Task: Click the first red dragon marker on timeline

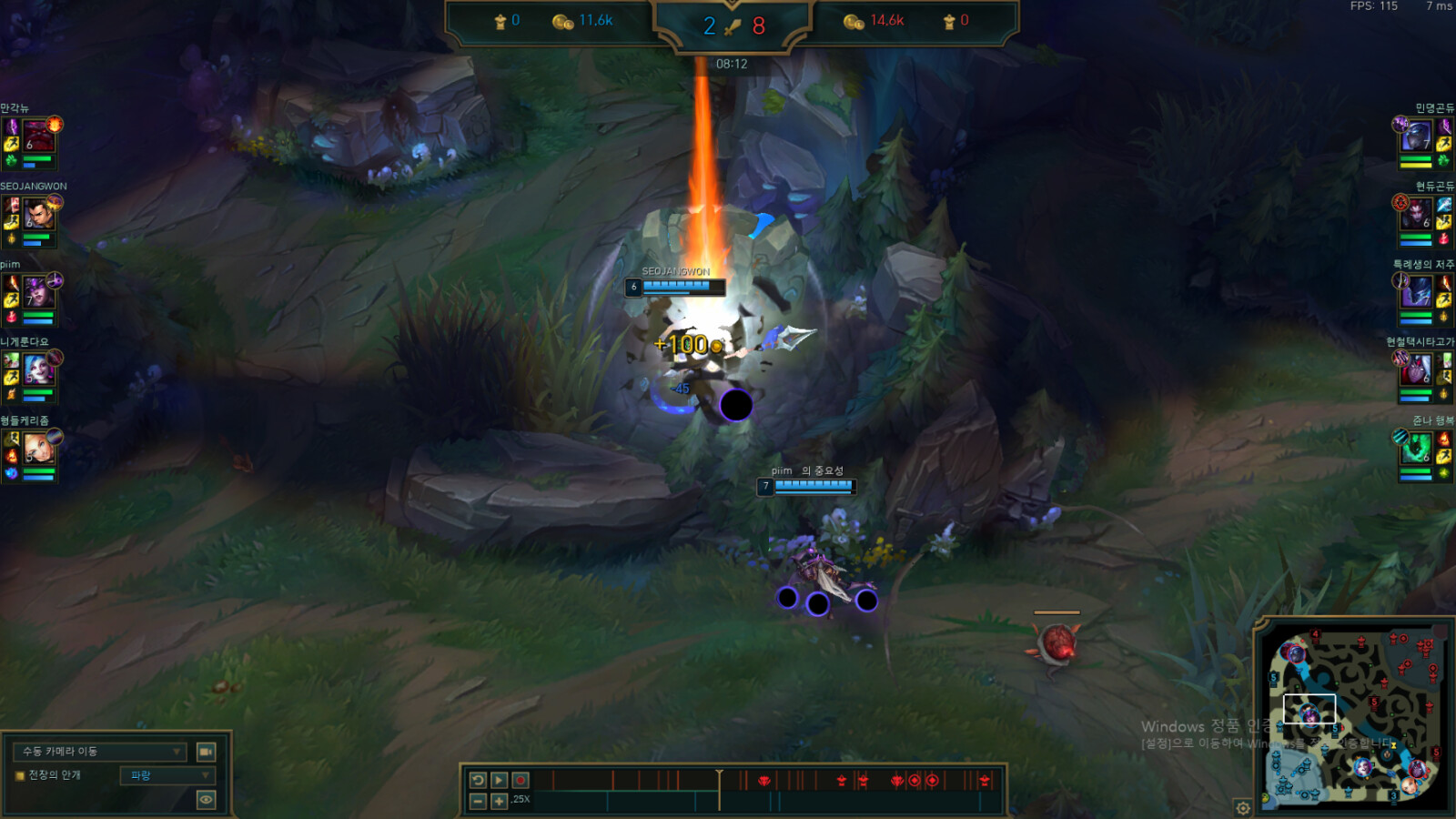Action: (x=764, y=780)
